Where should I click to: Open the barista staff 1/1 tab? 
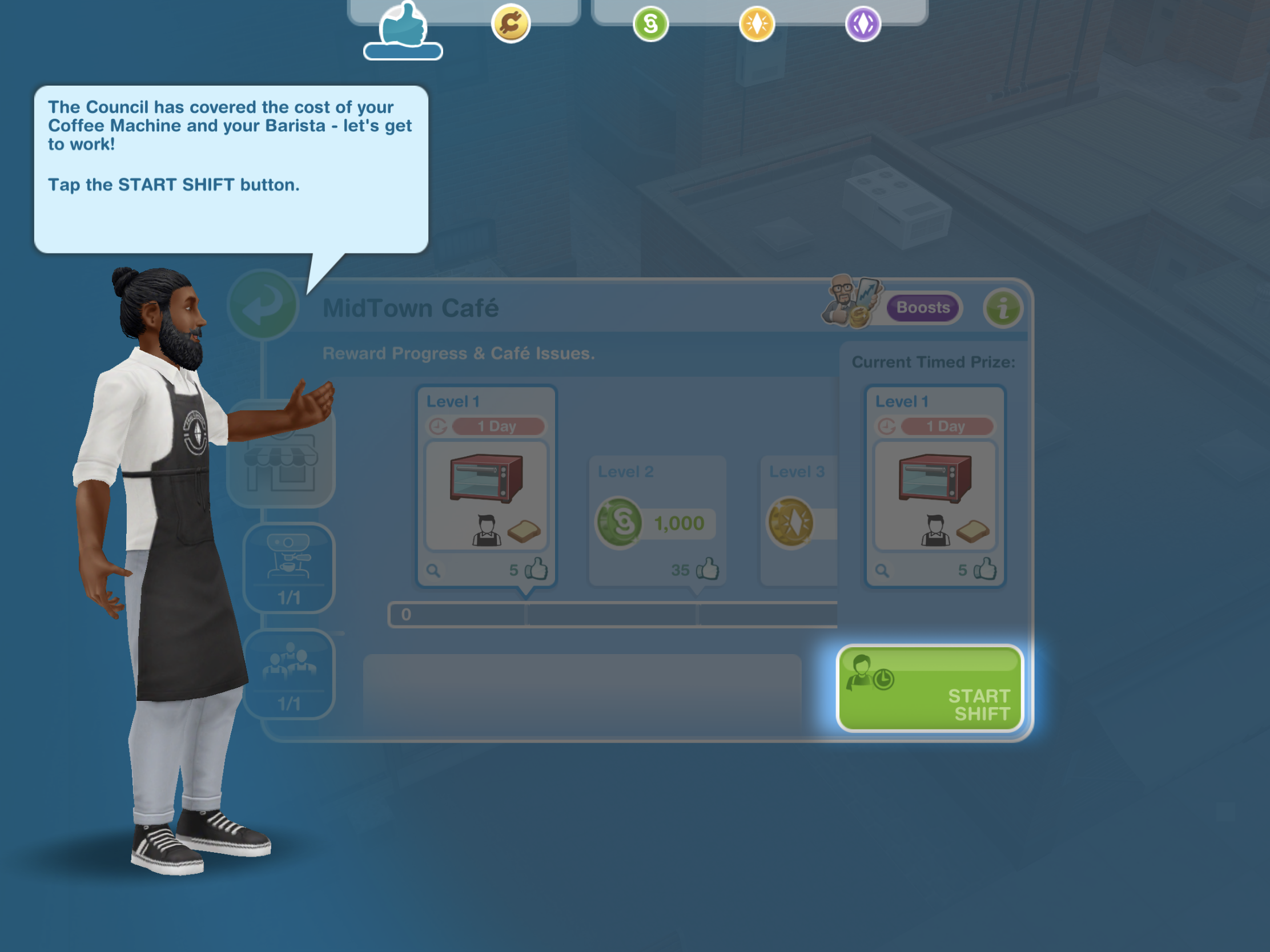click(289, 674)
